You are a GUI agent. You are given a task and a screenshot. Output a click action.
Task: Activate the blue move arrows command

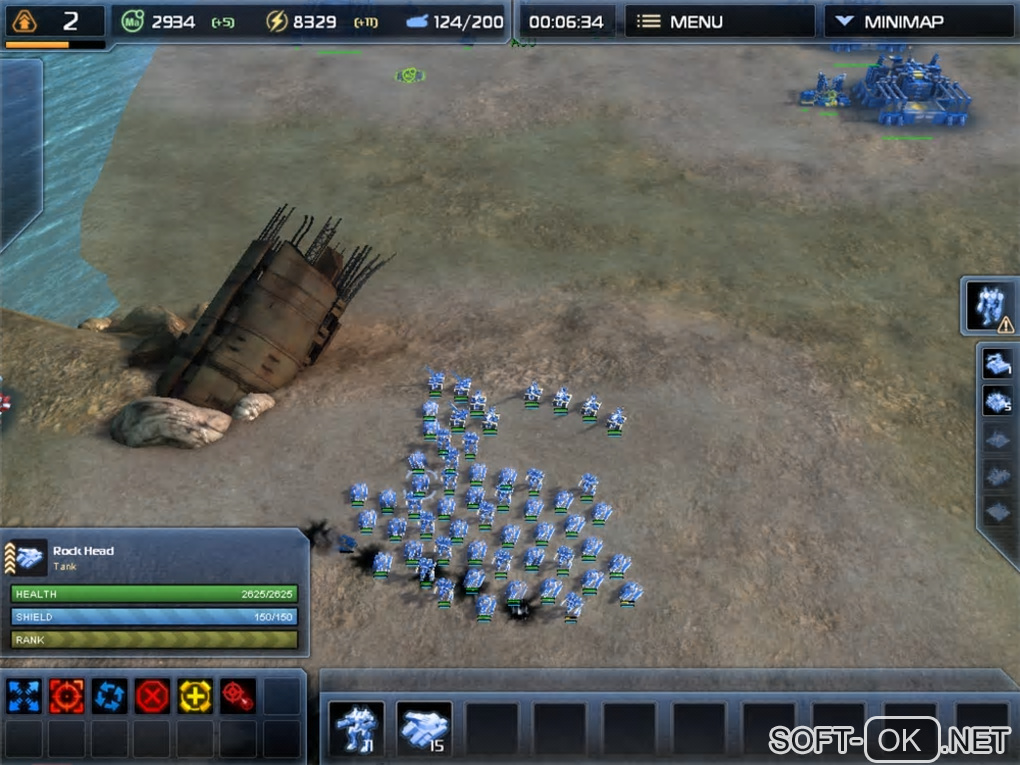click(24, 696)
